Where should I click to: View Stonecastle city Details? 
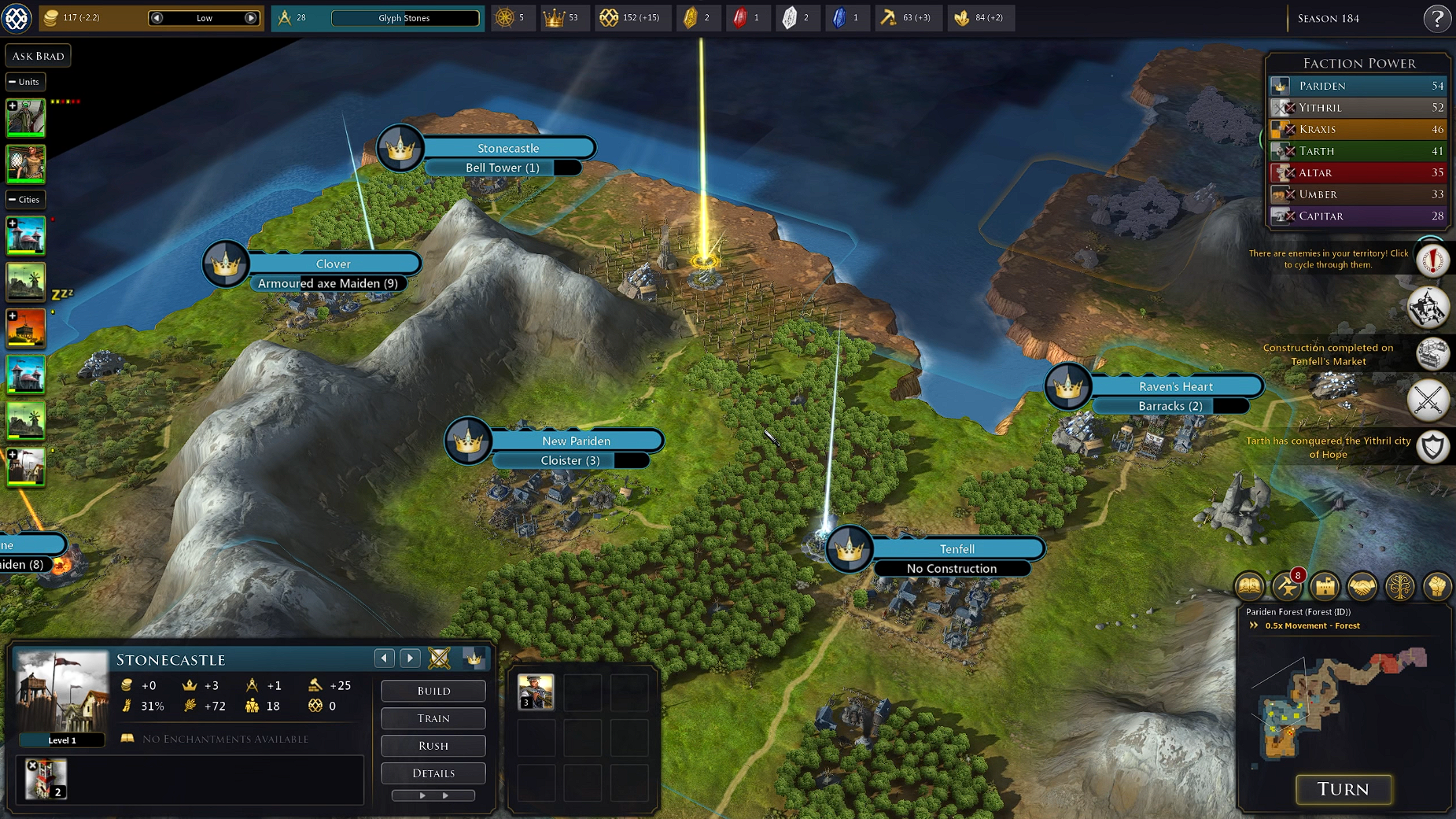tap(433, 773)
